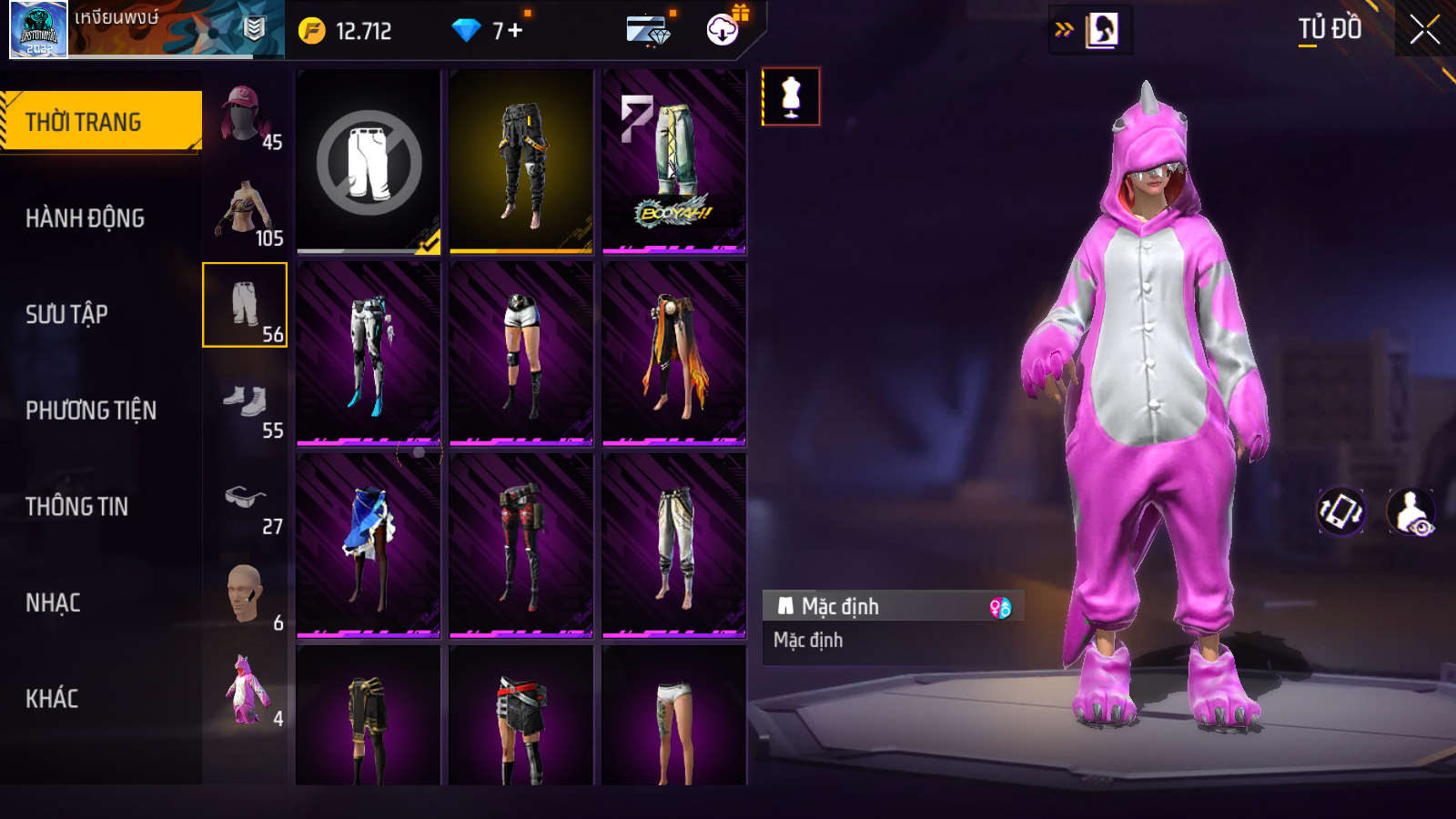Click the rotate character view button
The width and height of the screenshot is (1456, 819).
[1340, 511]
